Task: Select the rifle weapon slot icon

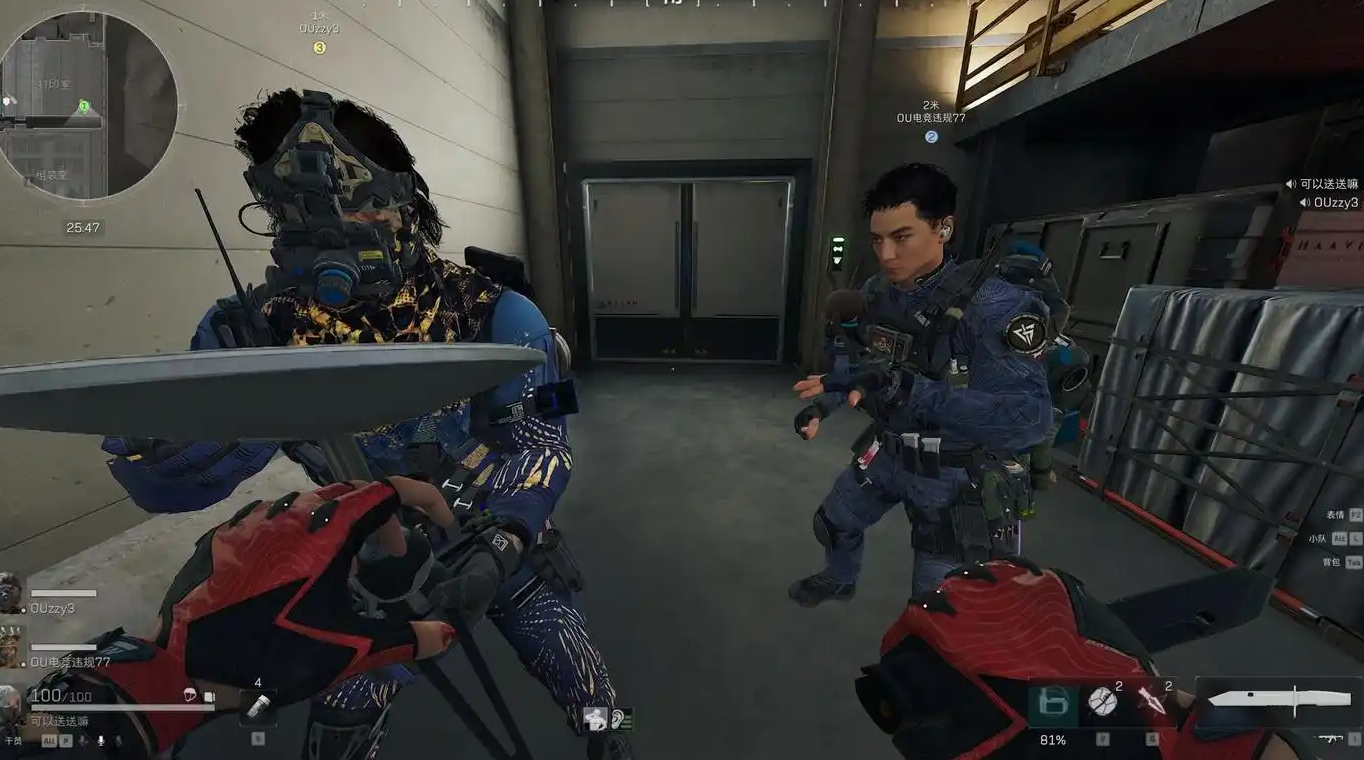Action: click(1329, 739)
